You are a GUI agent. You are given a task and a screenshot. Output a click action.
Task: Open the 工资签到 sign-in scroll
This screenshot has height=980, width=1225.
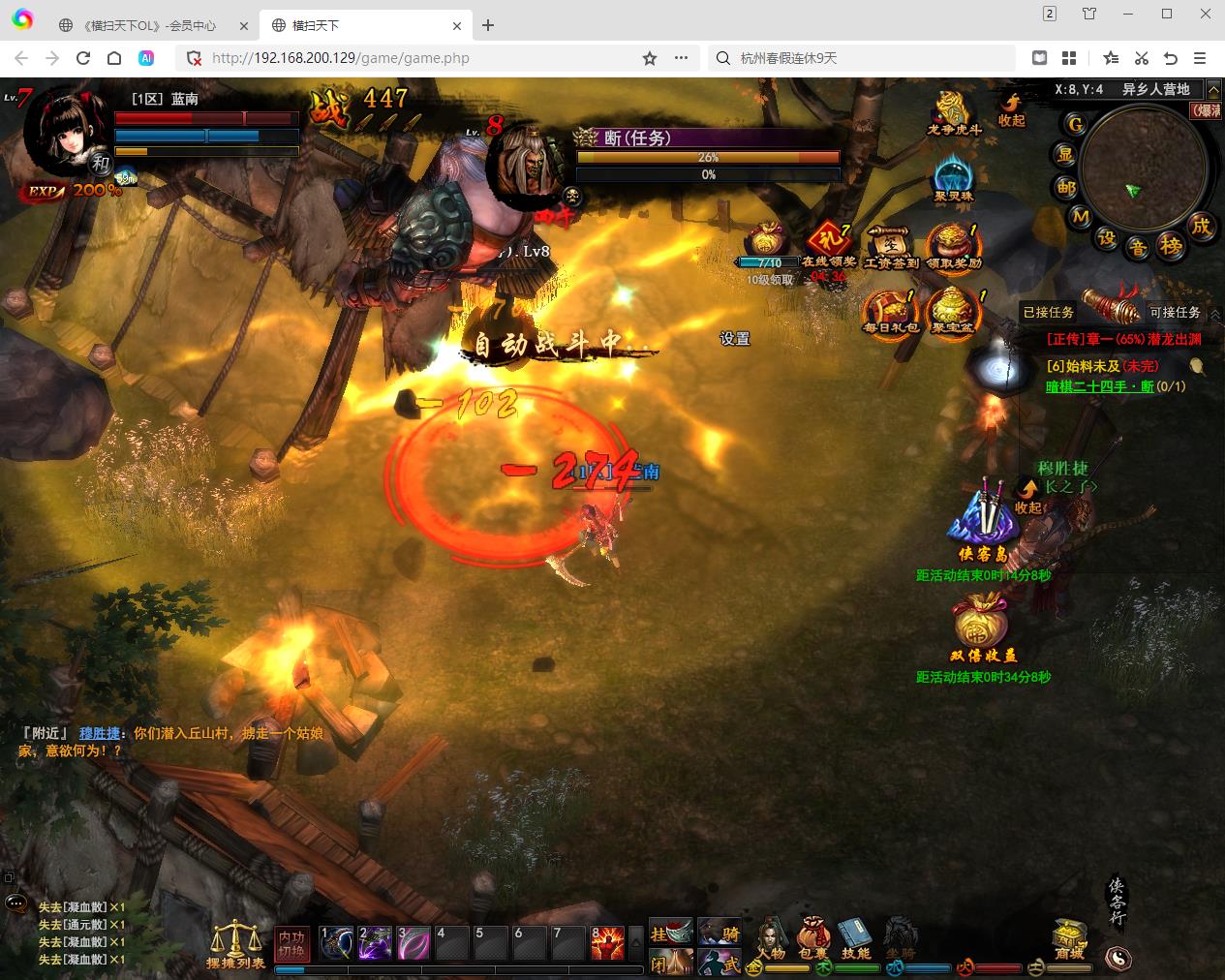pyautogui.click(x=891, y=246)
